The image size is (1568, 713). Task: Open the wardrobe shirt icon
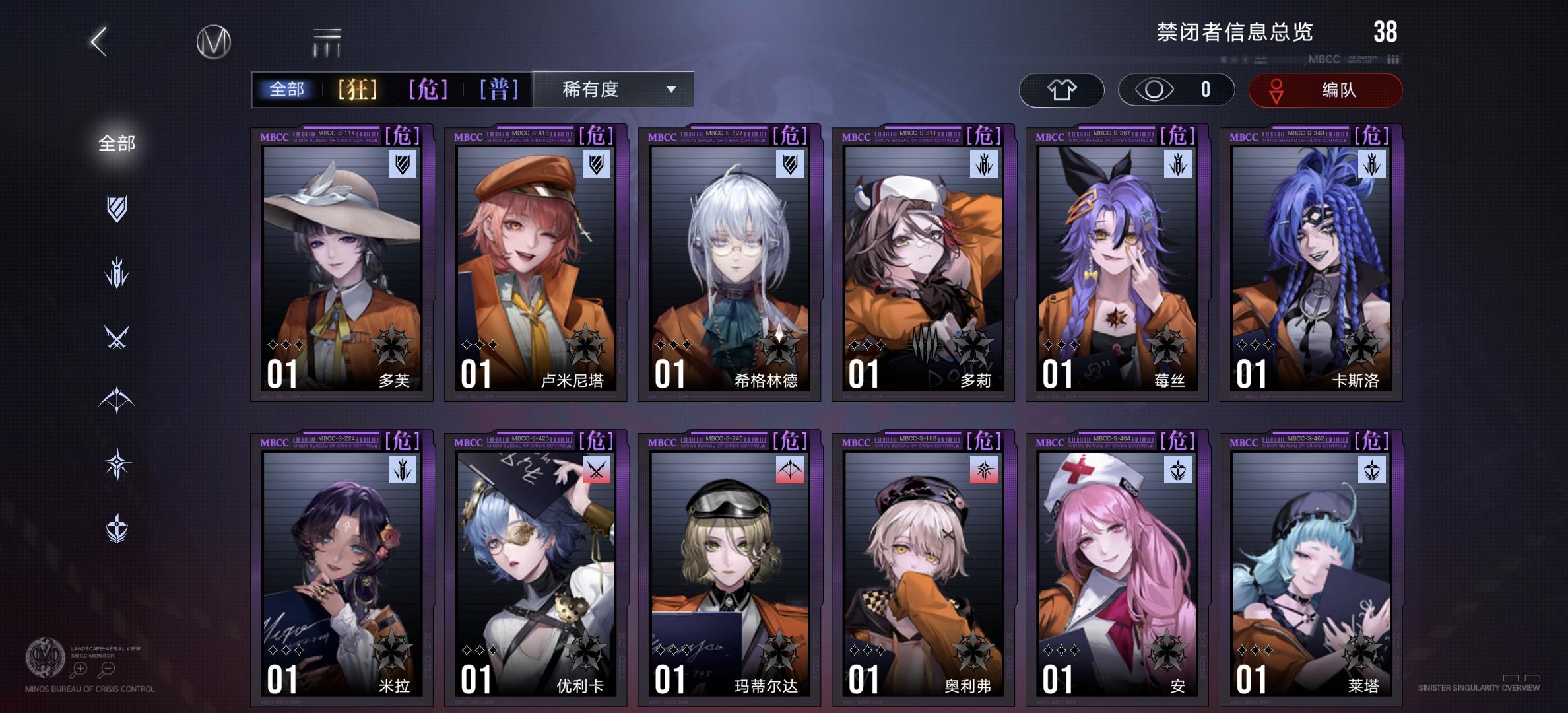pos(1062,90)
